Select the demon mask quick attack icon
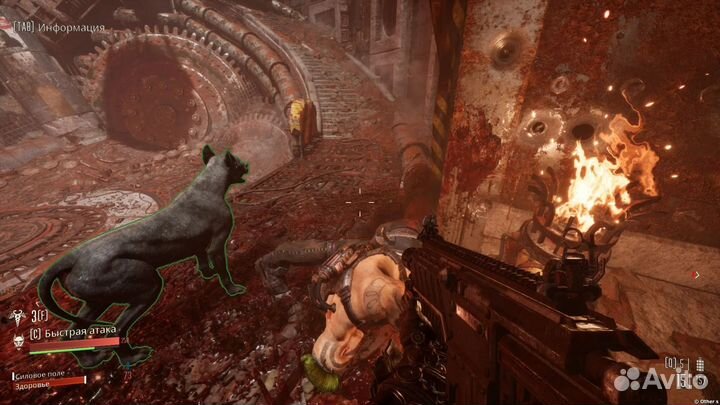 click(18, 339)
